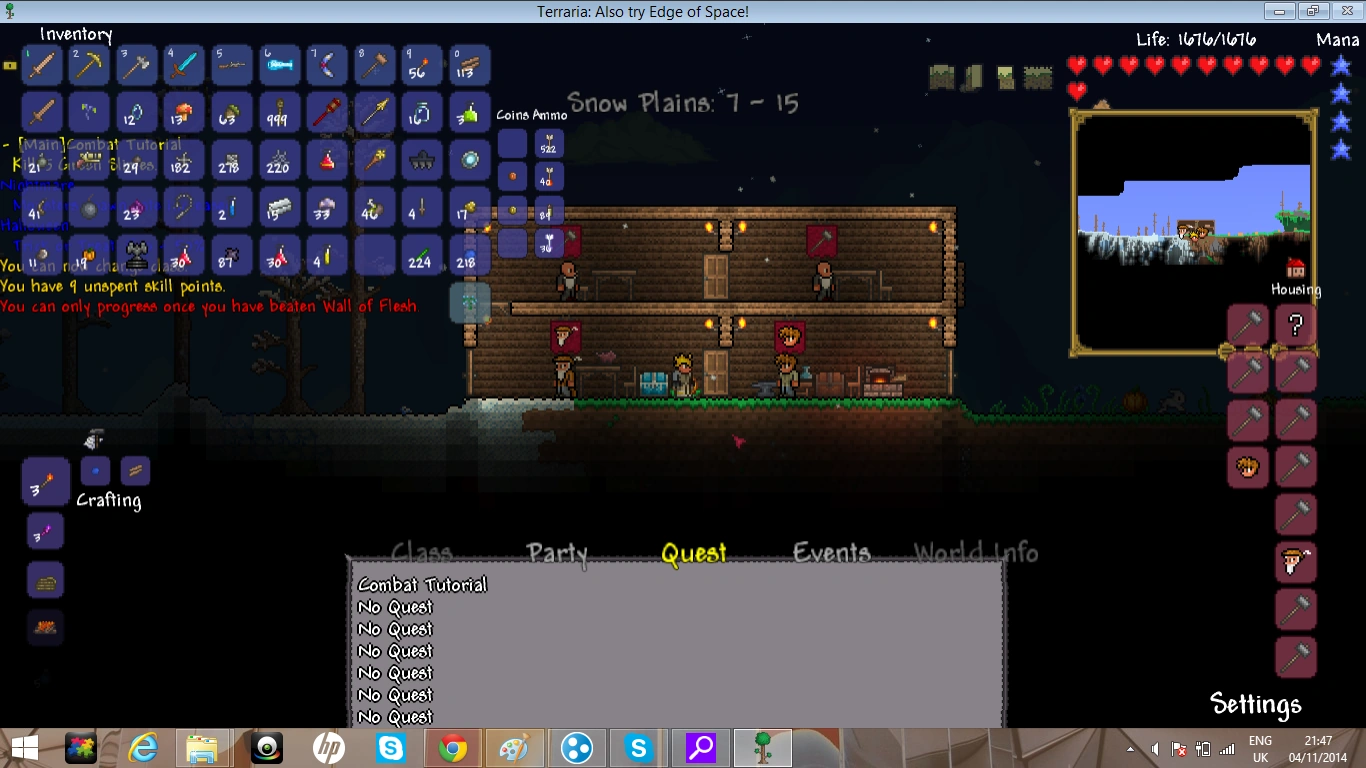Select the torches stack in the inventory

click(277, 112)
